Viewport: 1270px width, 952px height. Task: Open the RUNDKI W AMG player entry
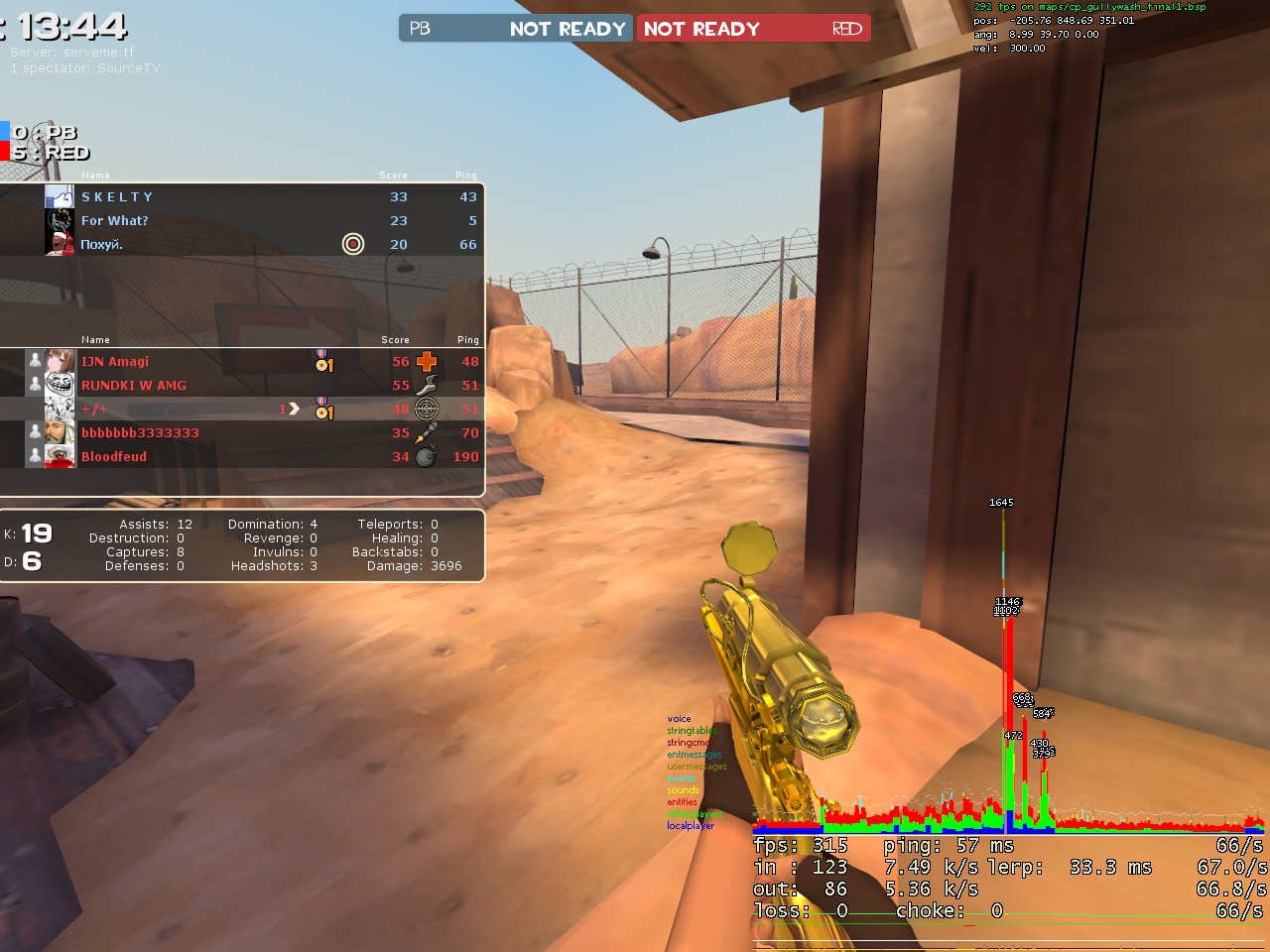coord(134,386)
